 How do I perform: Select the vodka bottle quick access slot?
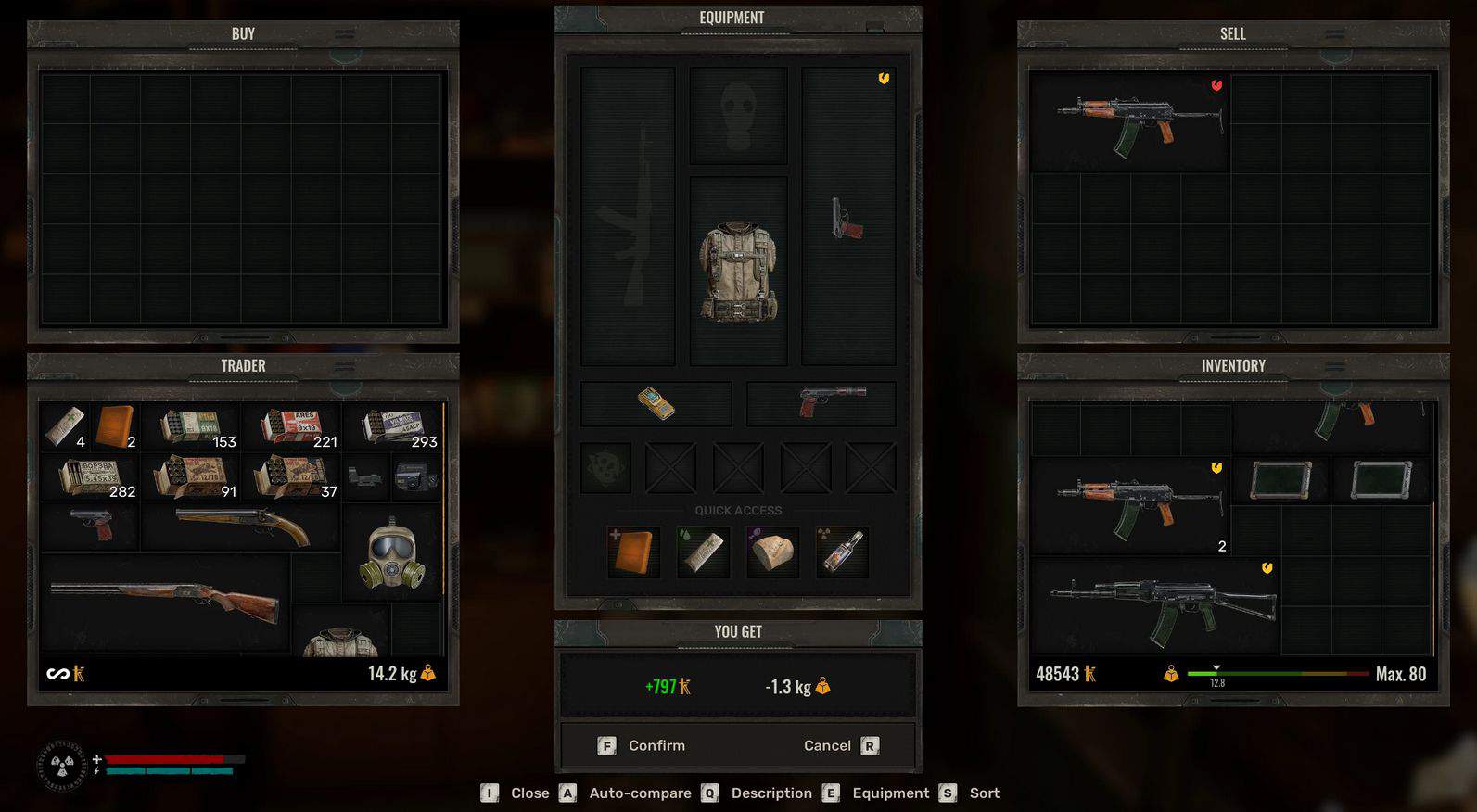click(842, 552)
